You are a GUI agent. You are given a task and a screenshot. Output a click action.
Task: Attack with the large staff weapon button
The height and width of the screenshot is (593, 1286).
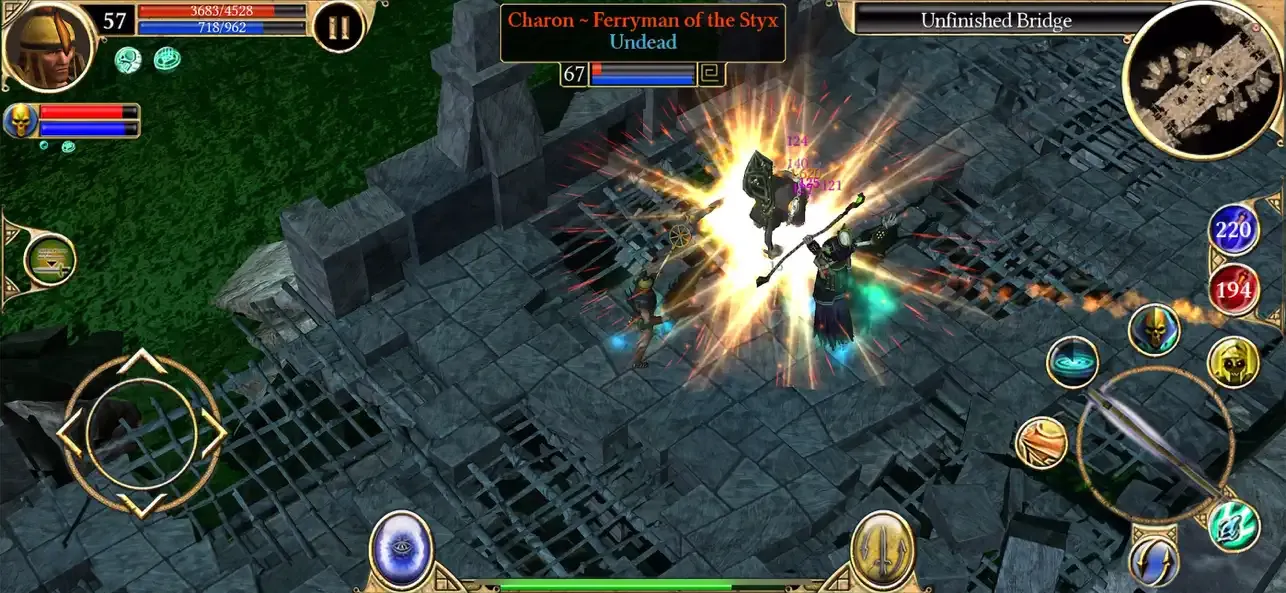[1154, 443]
